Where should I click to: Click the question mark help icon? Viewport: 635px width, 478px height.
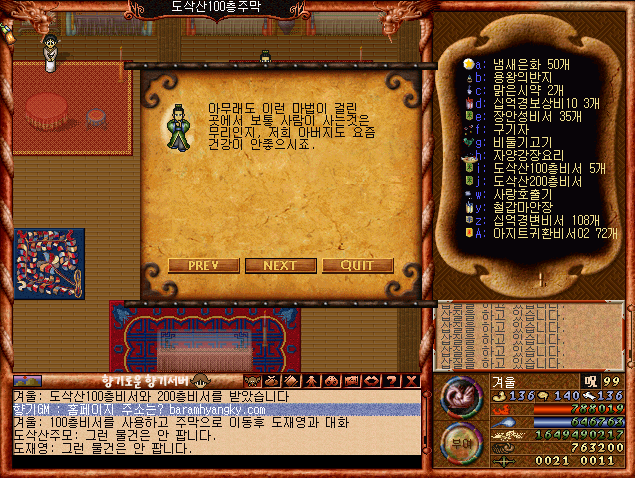pyautogui.click(x=392, y=381)
